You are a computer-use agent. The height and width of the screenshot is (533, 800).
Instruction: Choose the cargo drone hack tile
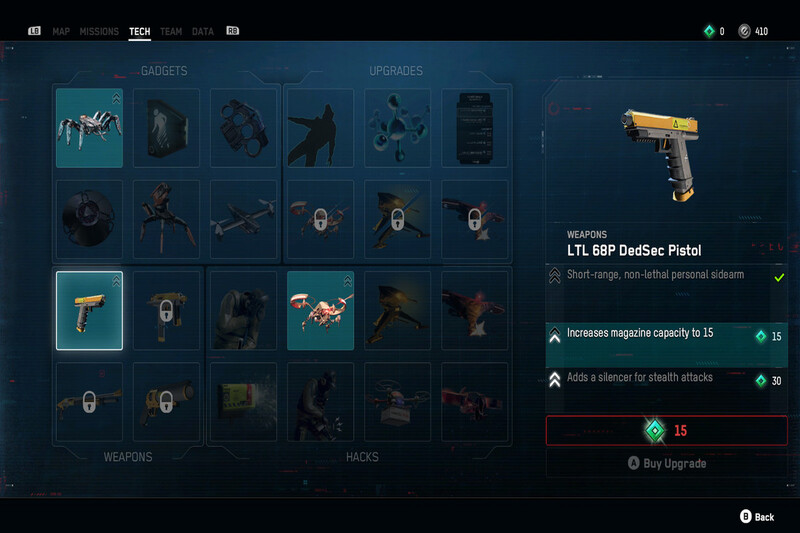[398, 402]
